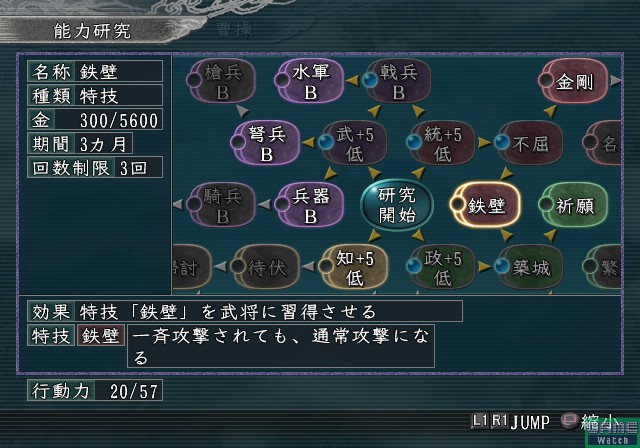Select the 待伏 skill node

tap(265, 265)
